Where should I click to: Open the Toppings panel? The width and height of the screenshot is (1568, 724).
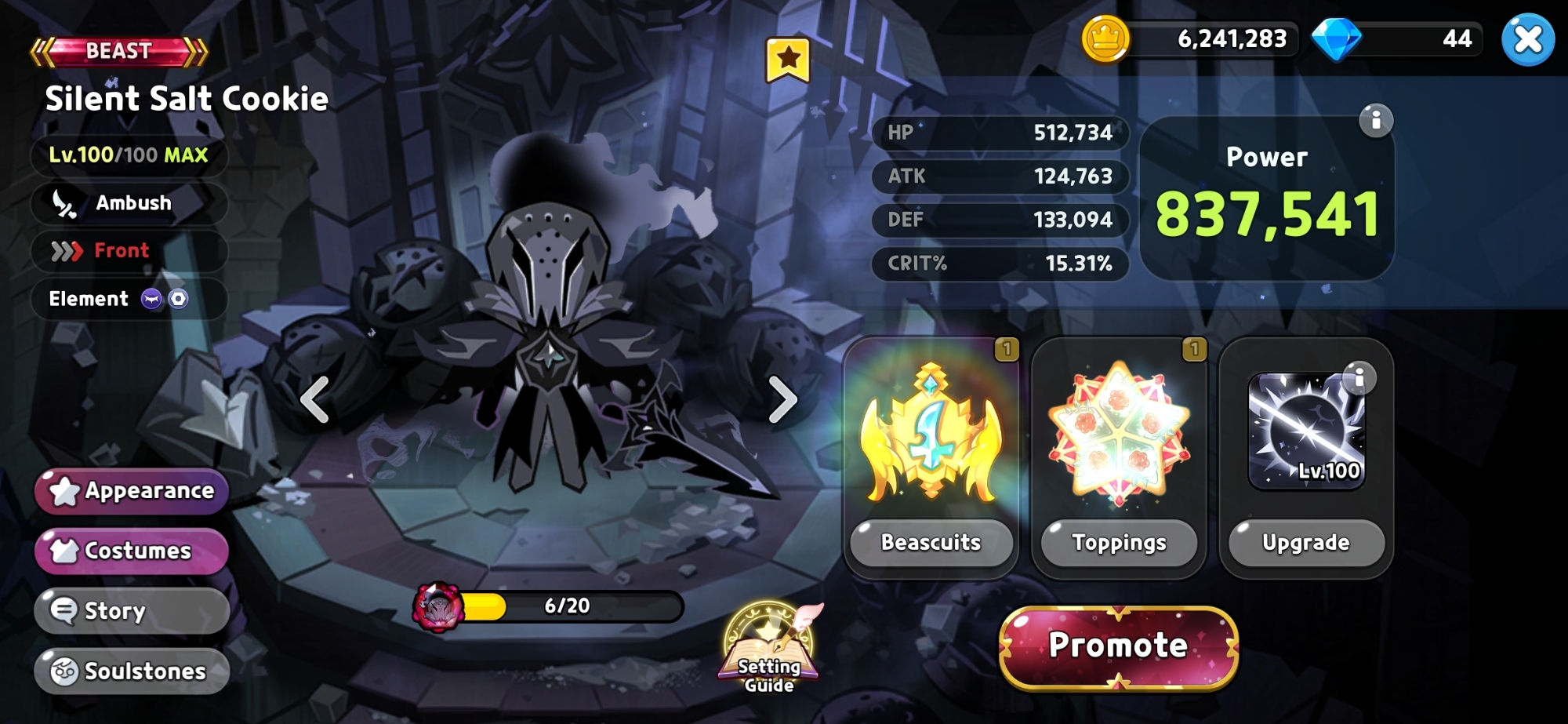(x=1119, y=543)
